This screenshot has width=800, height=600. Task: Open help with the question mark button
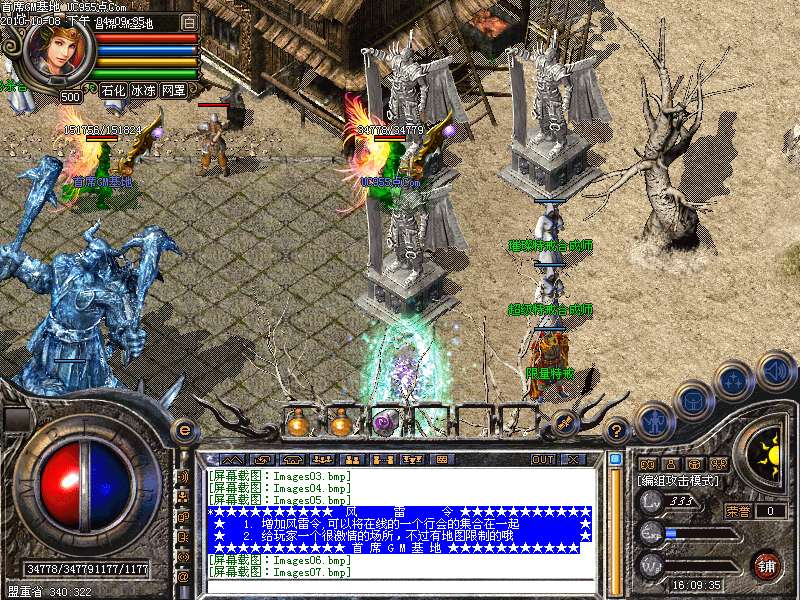(x=618, y=430)
